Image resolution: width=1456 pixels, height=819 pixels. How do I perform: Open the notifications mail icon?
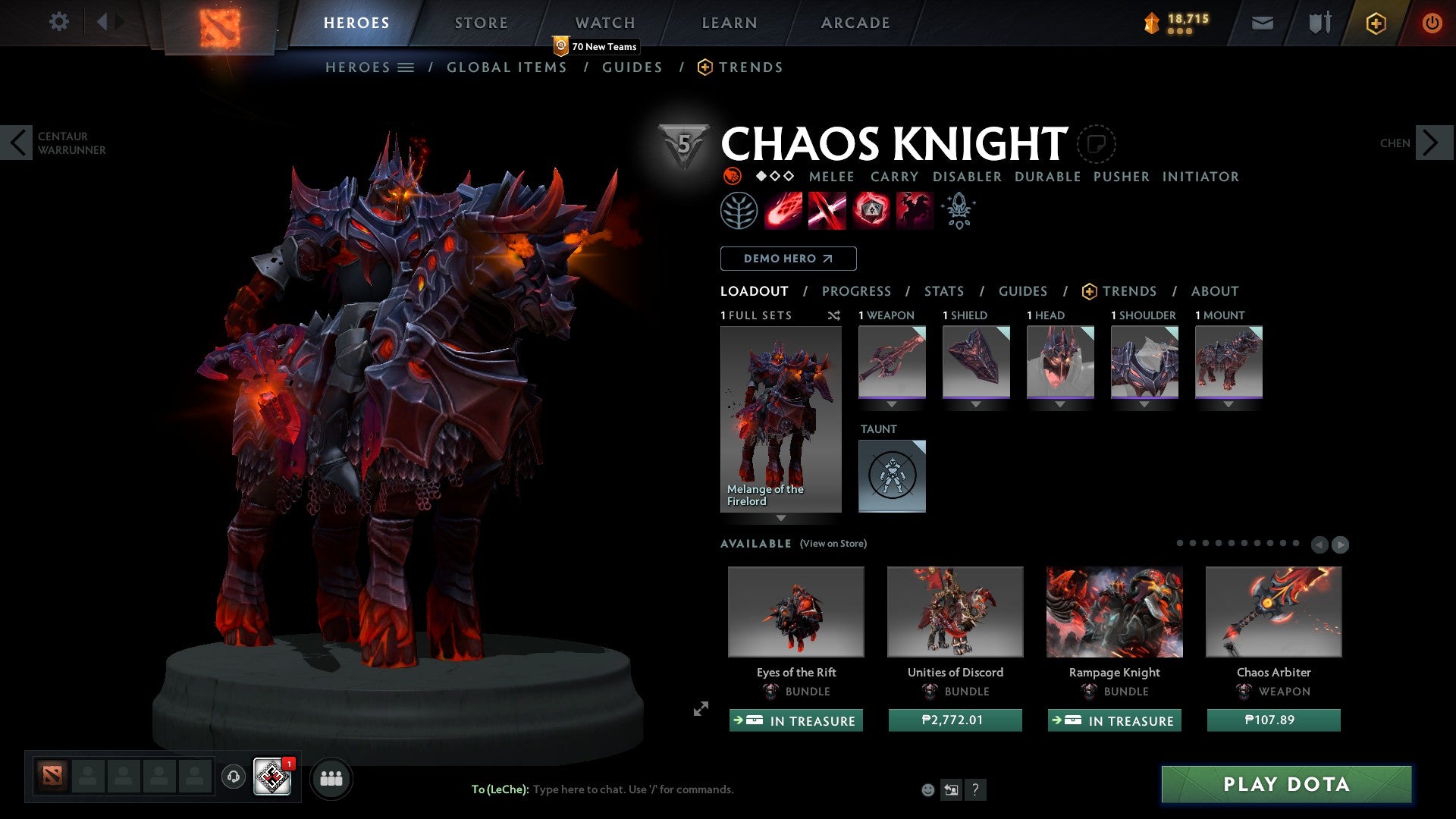[x=1262, y=23]
